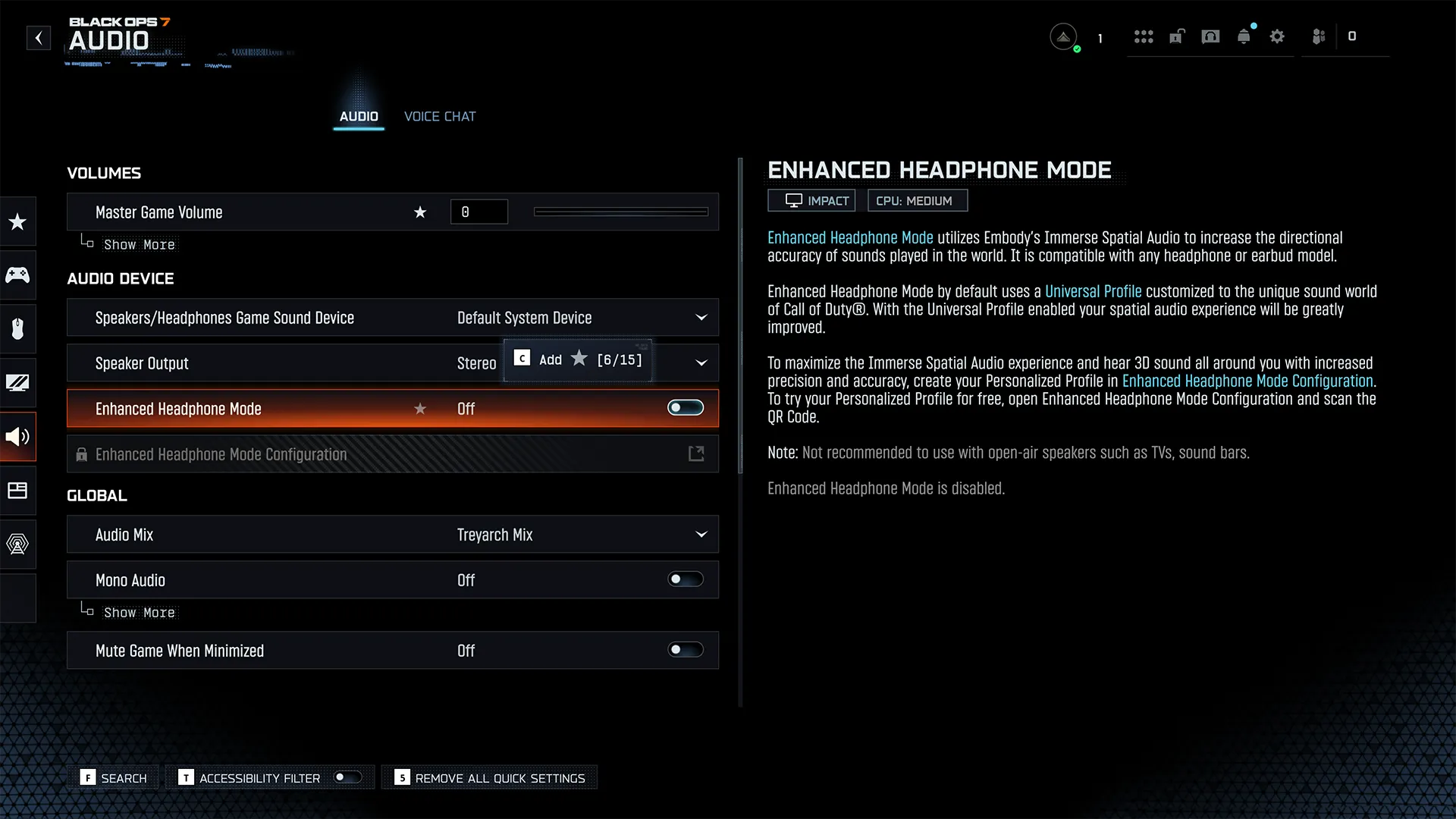Toggle Mono Audio on
Viewport: 1456px width, 819px height.
click(685, 579)
